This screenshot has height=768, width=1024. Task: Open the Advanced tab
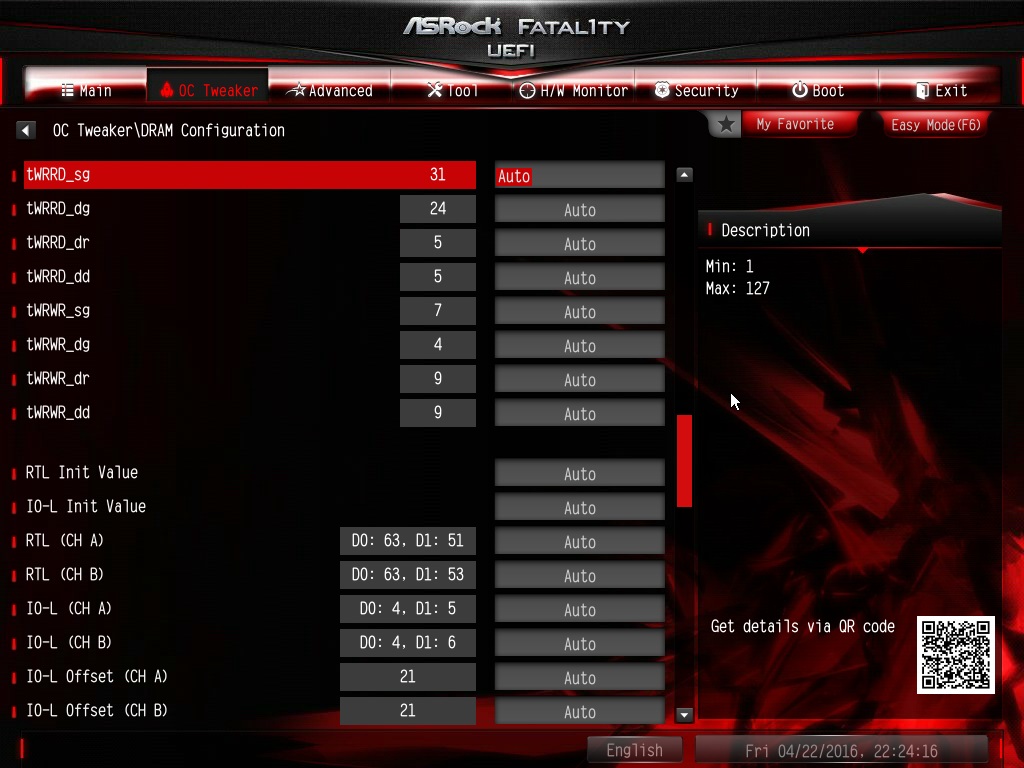point(329,90)
